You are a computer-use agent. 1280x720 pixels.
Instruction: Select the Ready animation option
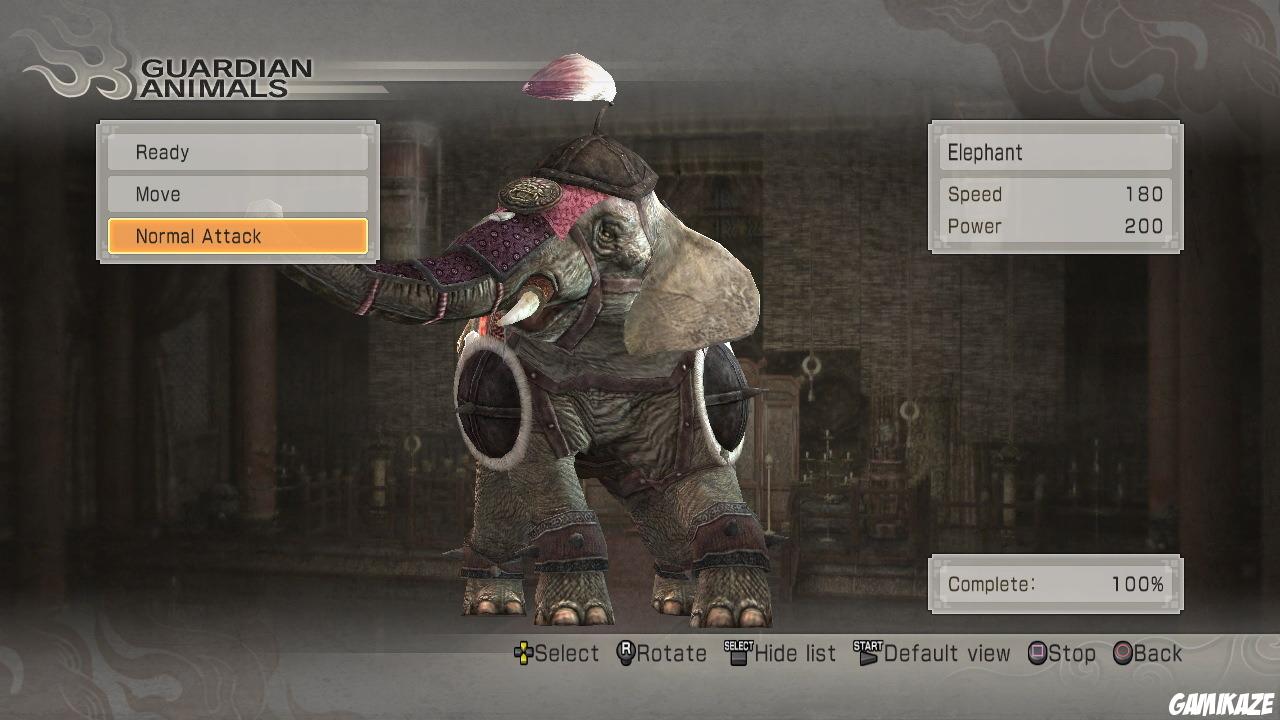click(x=237, y=152)
